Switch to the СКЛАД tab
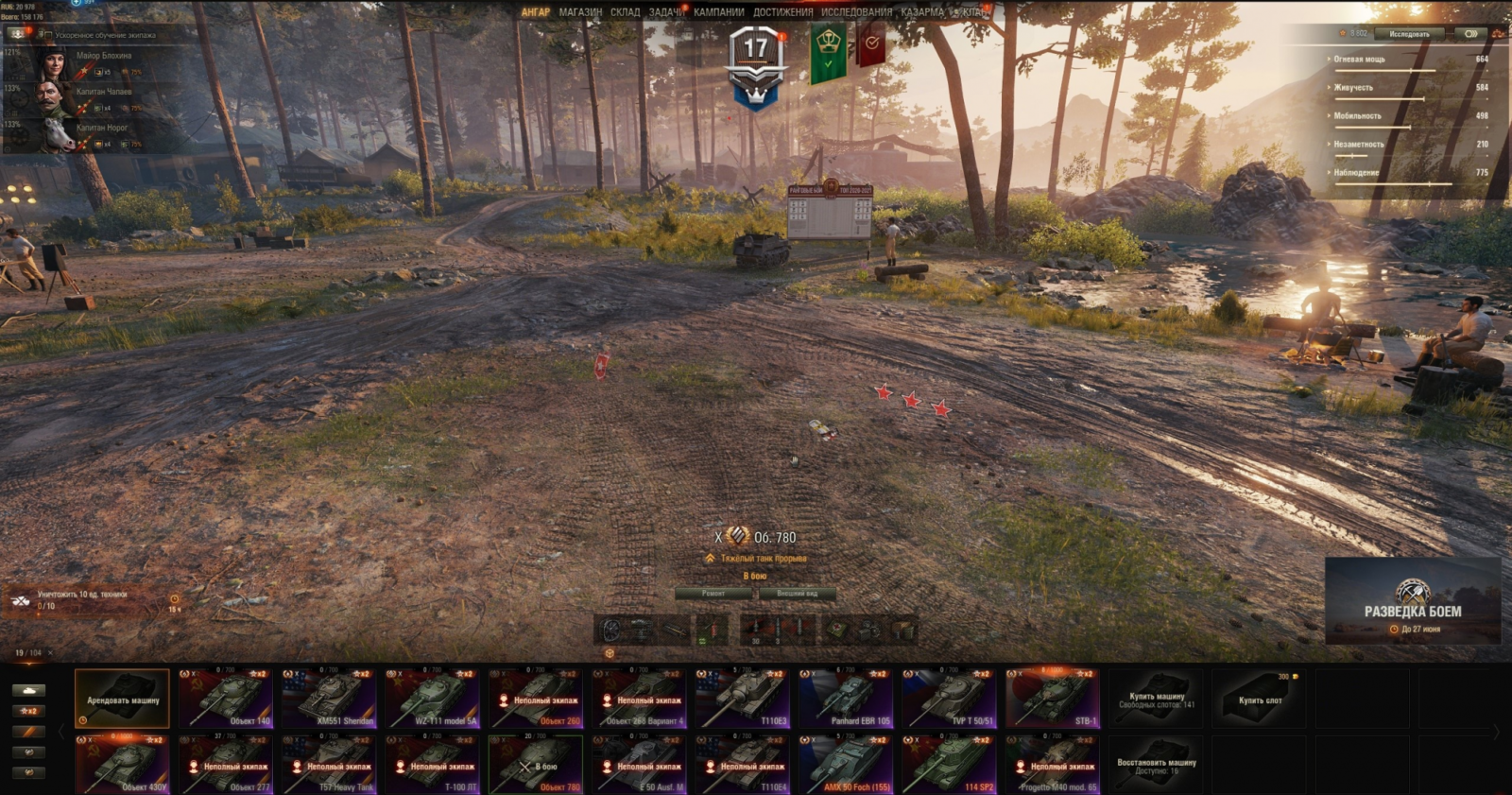1512x795 pixels. point(625,12)
